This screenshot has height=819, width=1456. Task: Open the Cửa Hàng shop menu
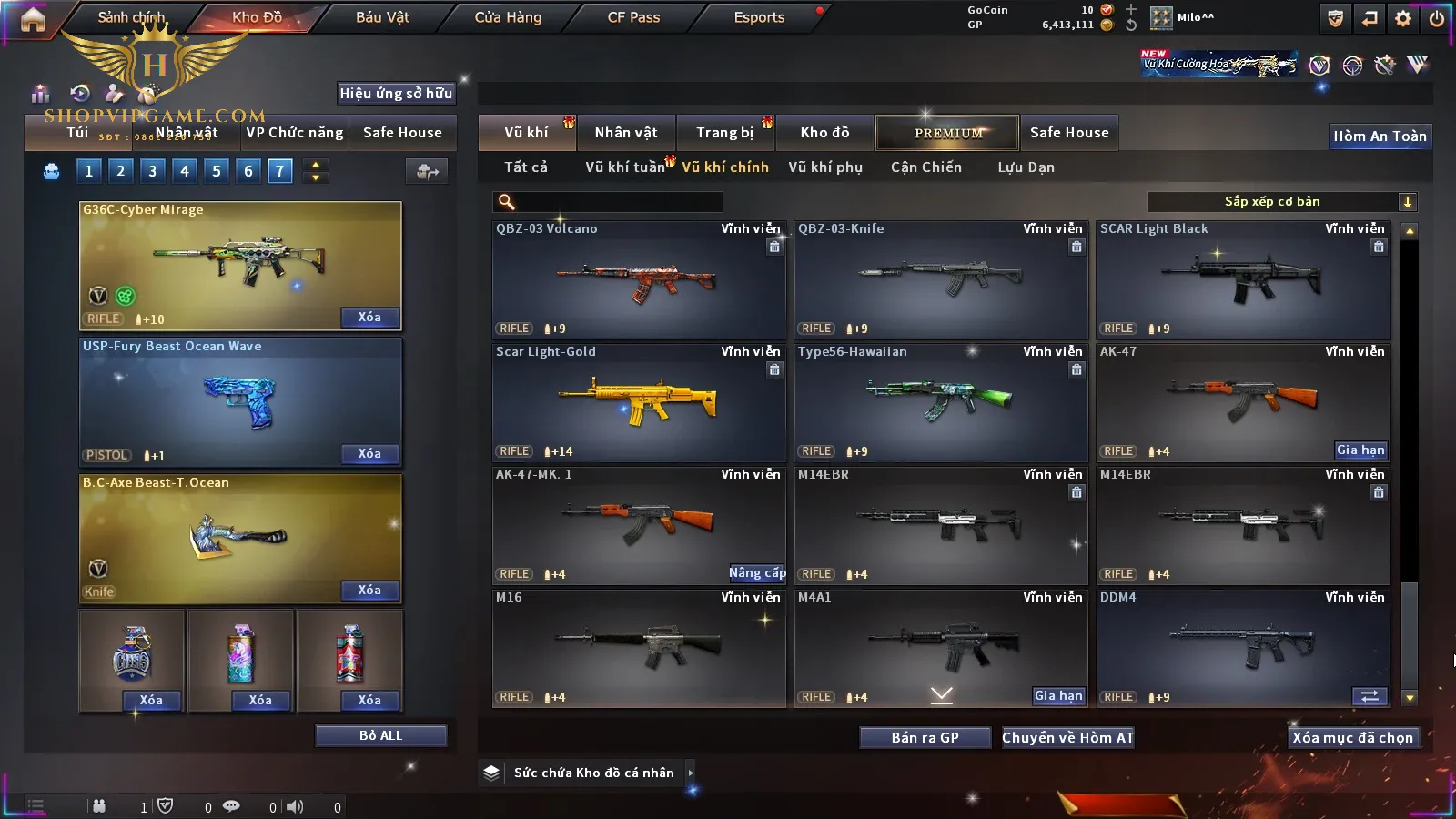point(508,17)
